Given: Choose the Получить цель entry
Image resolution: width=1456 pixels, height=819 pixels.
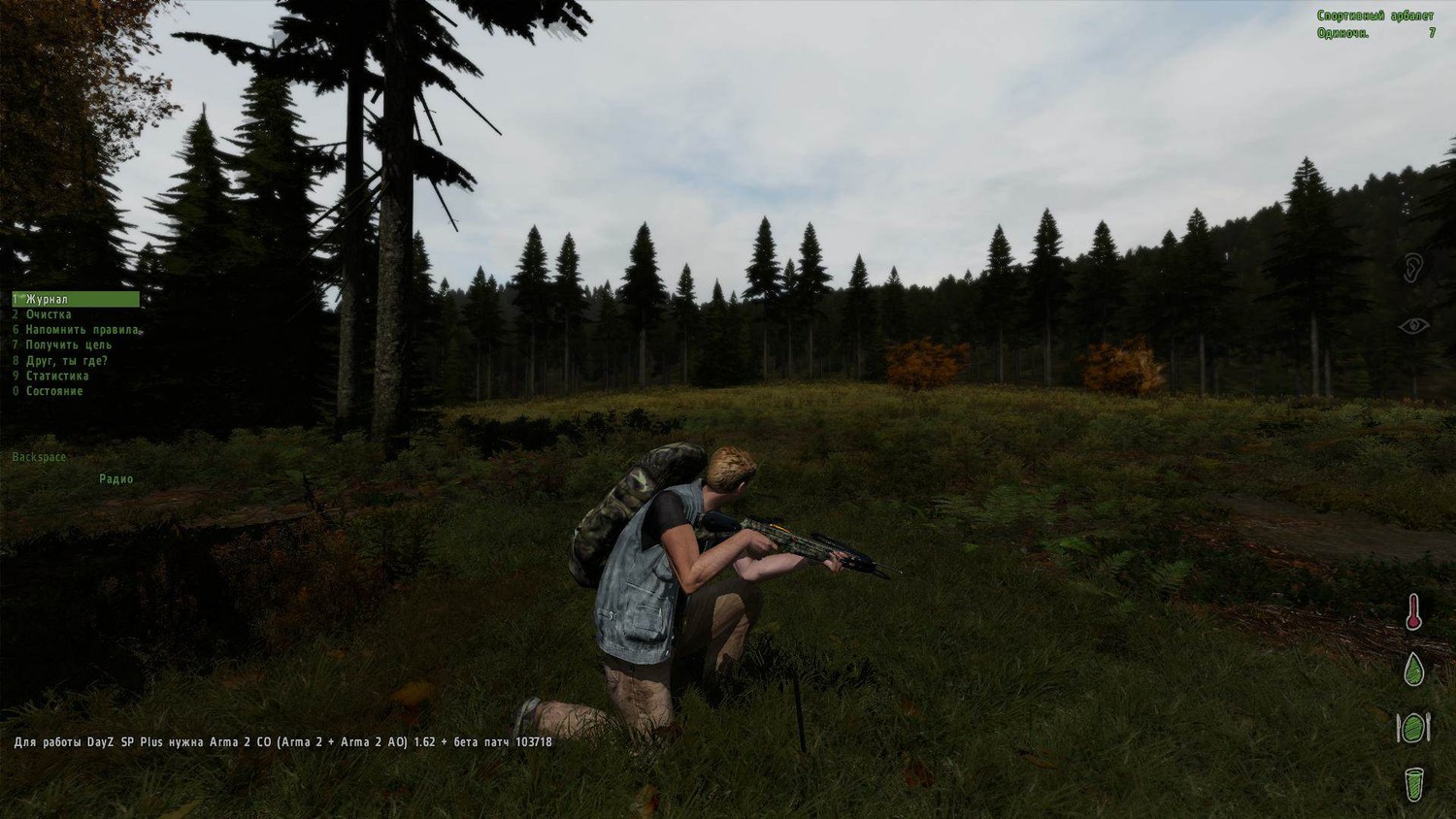Looking at the screenshot, I should click(x=68, y=345).
